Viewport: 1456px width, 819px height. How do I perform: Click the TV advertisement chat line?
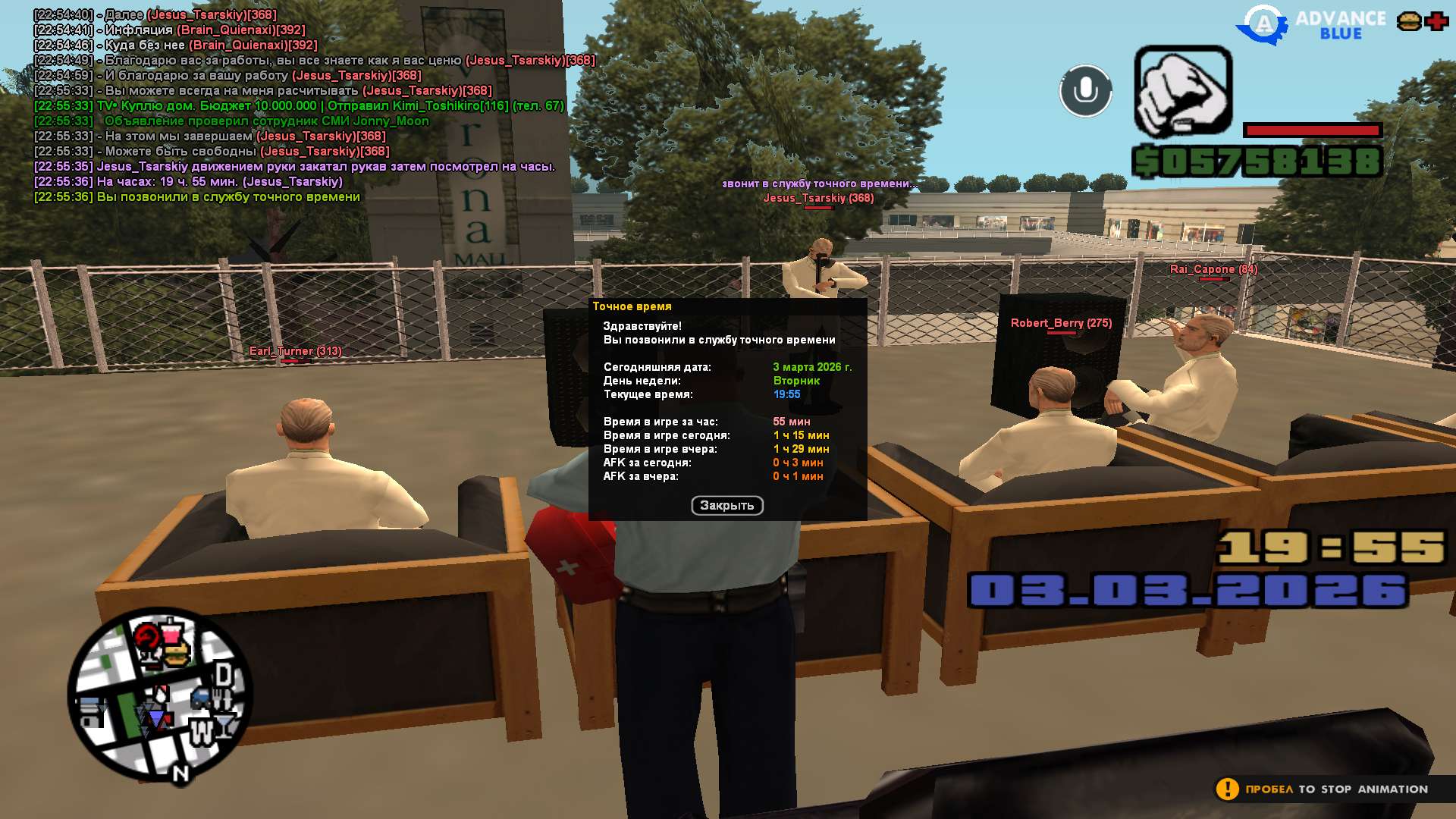coord(300,106)
